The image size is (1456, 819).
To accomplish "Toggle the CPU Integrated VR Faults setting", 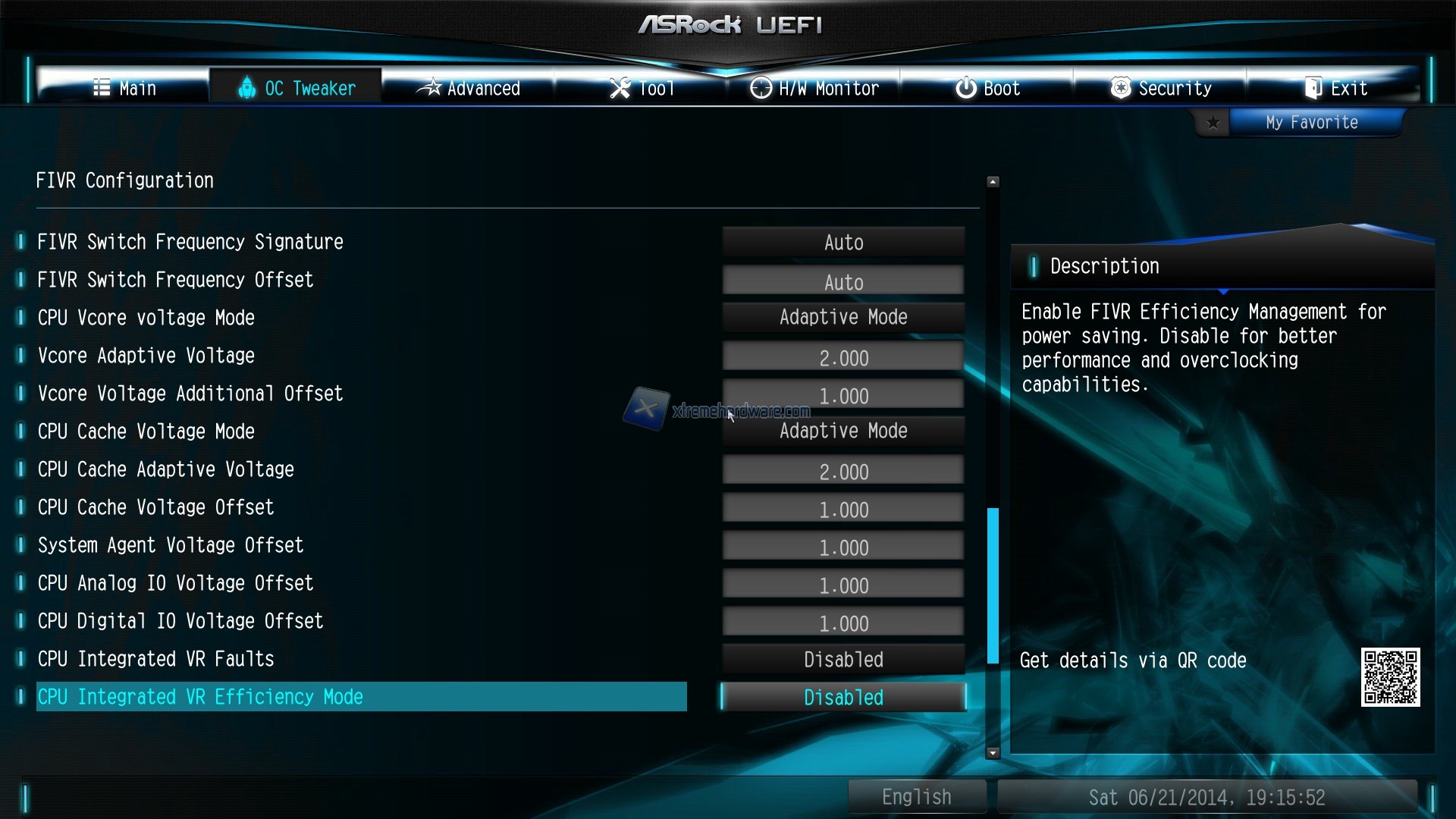I will (843, 659).
